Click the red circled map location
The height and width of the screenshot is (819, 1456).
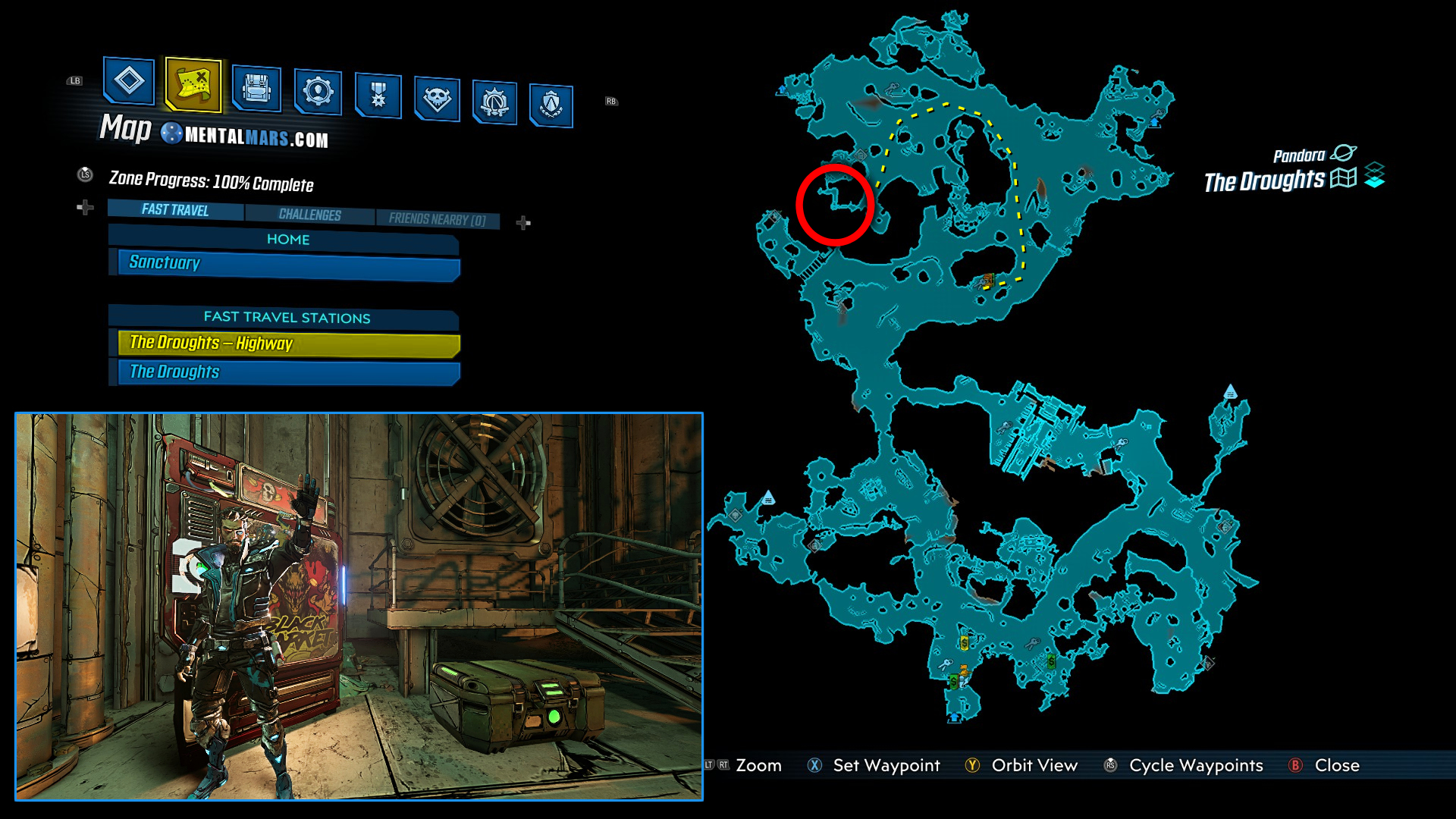point(836,205)
